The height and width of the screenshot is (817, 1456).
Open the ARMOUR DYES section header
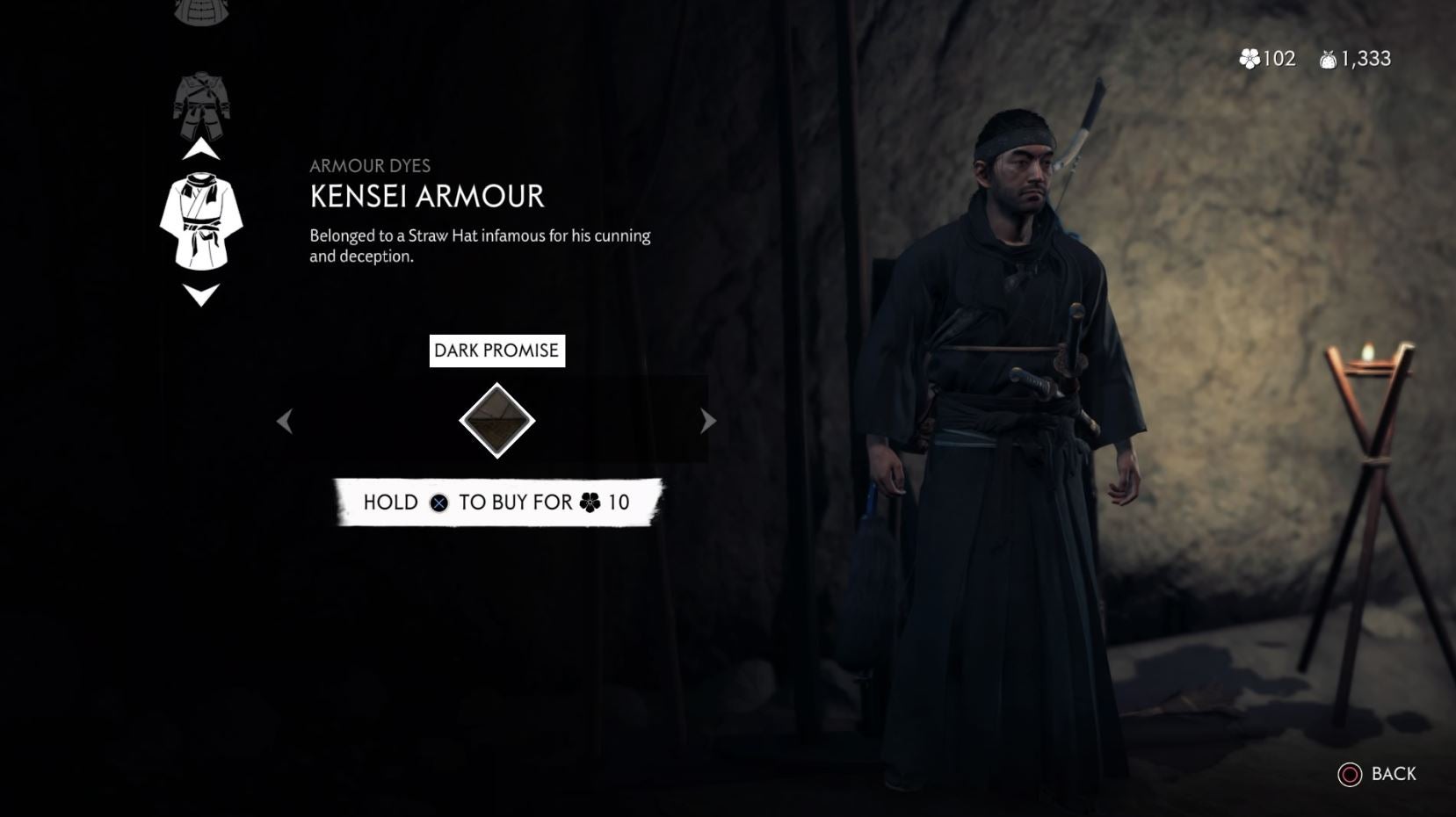click(x=370, y=165)
